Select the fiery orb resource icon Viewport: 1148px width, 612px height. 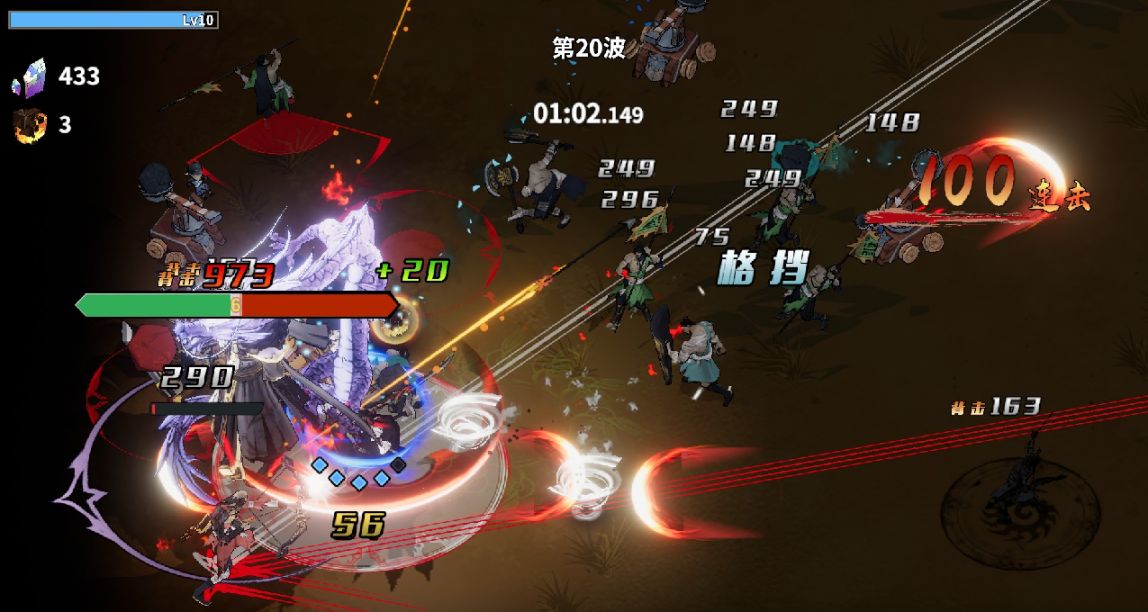click(28, 125)
